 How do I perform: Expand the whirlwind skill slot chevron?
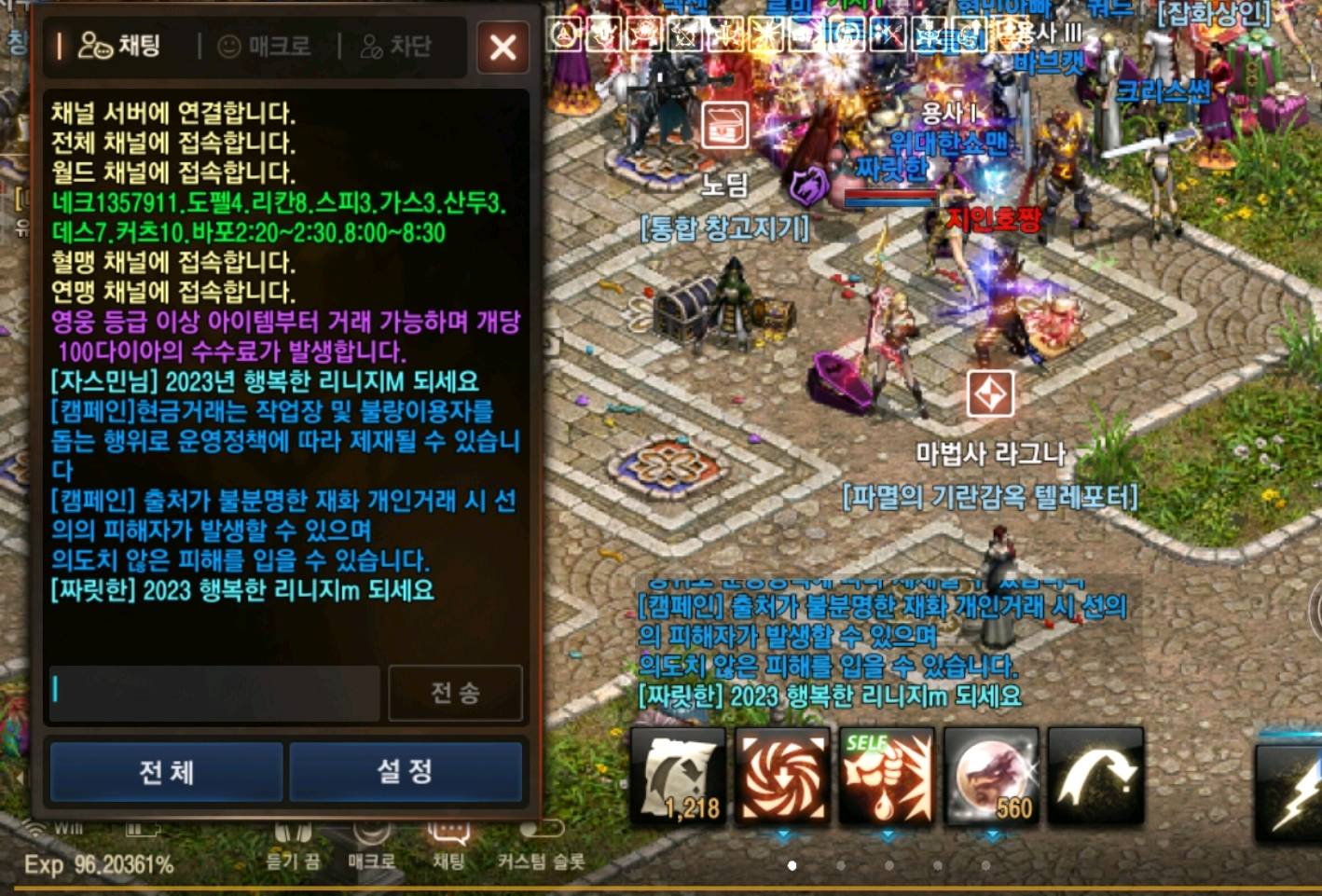[782, 834]
